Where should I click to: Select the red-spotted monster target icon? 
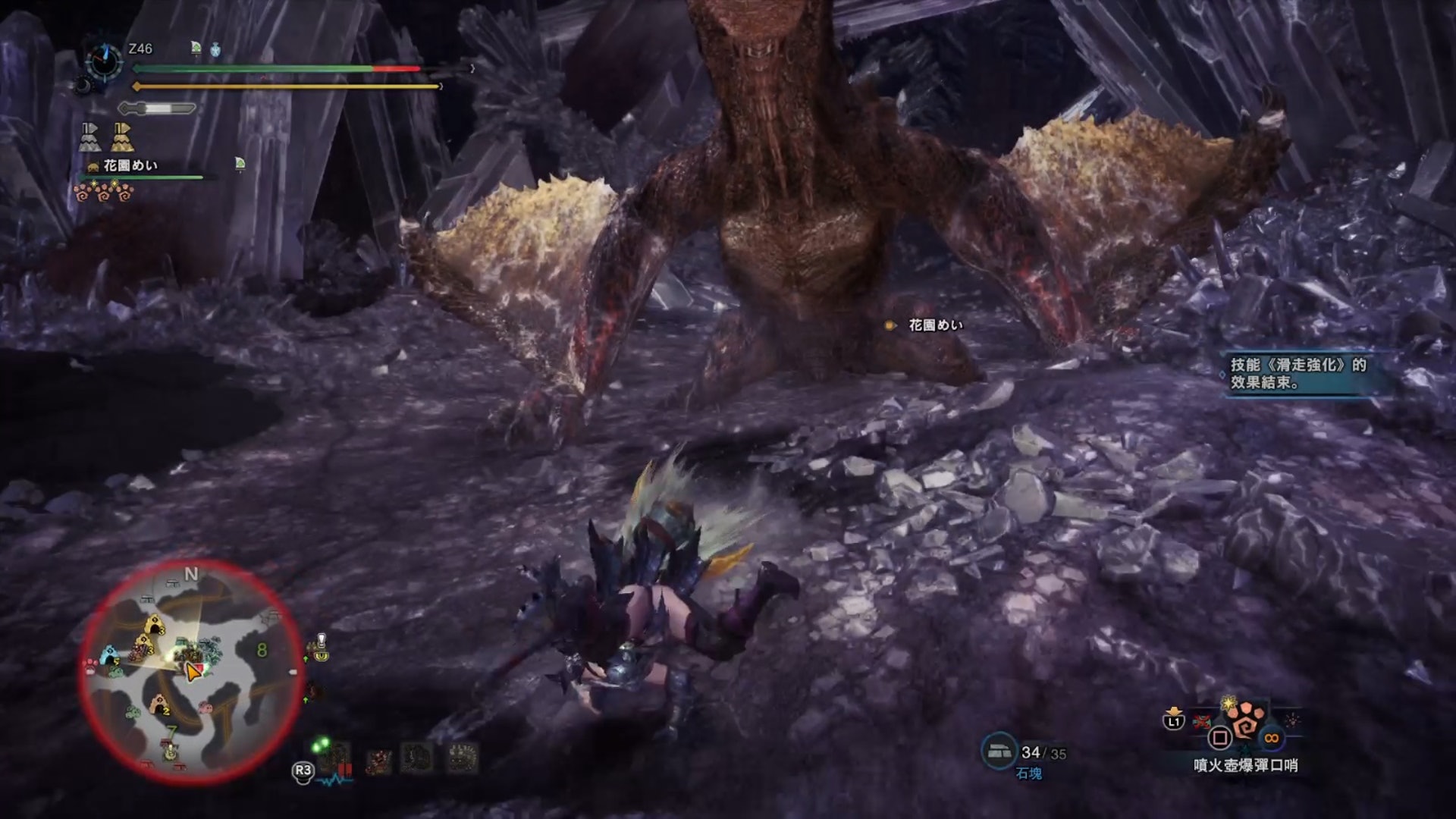click(378, 760)
